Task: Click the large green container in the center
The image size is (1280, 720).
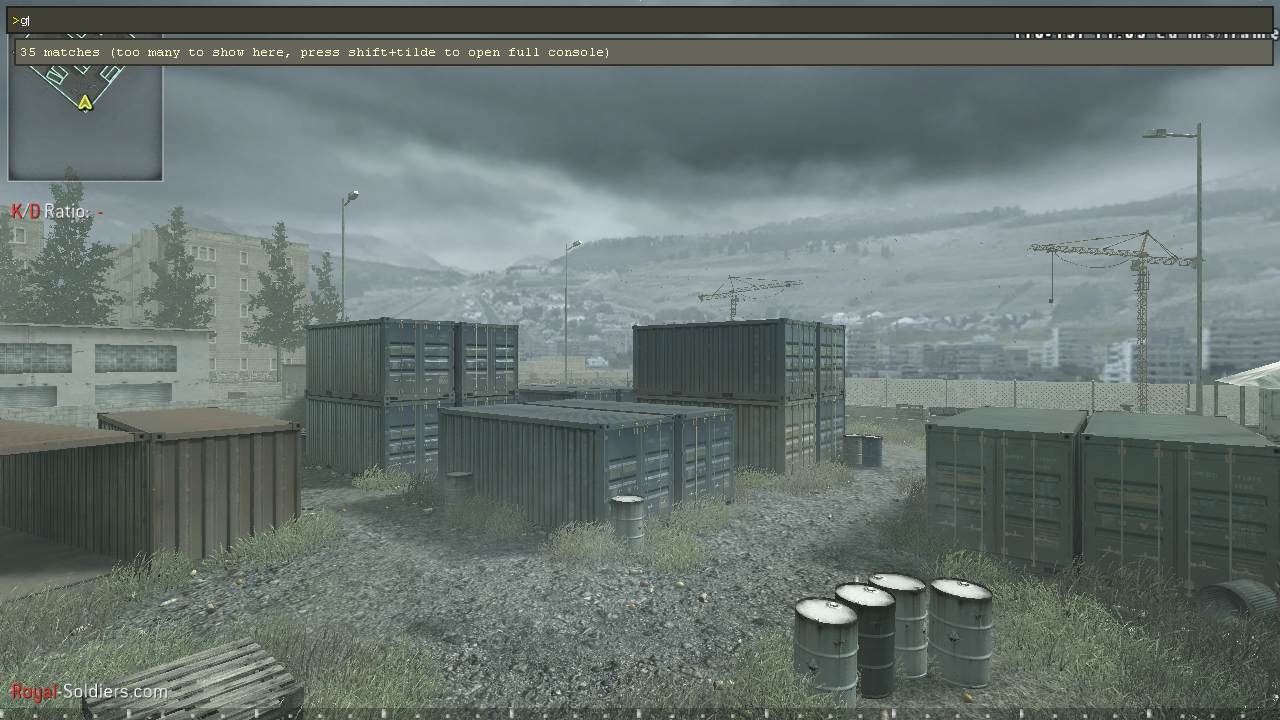Action: click(560, 460)
